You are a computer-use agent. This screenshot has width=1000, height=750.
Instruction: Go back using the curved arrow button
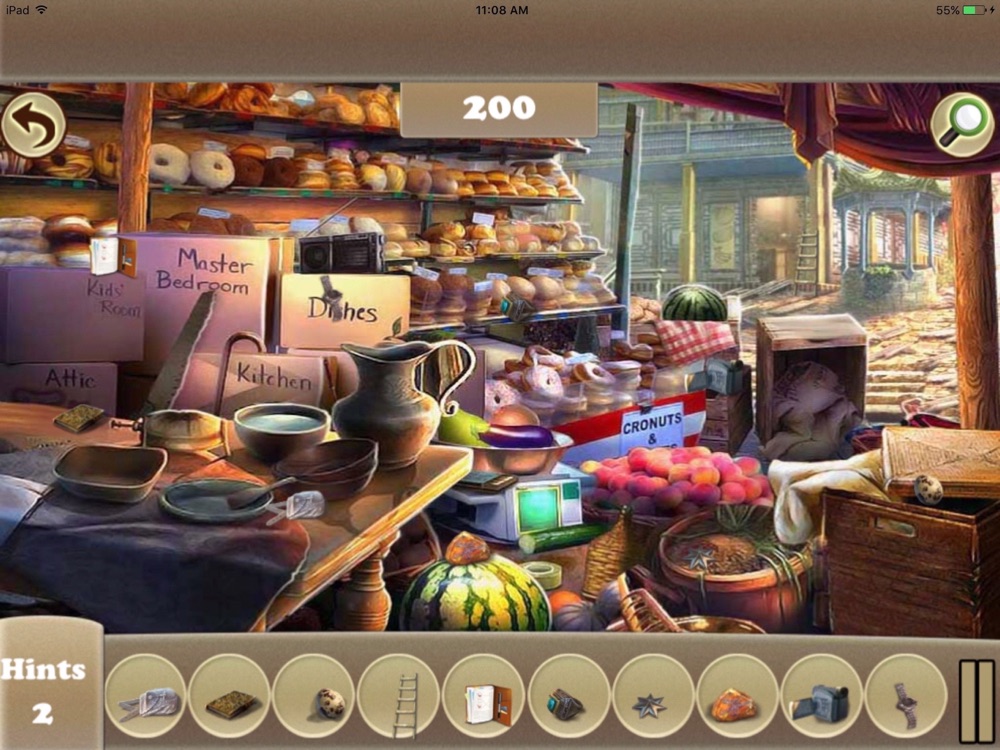coord(34,125)
